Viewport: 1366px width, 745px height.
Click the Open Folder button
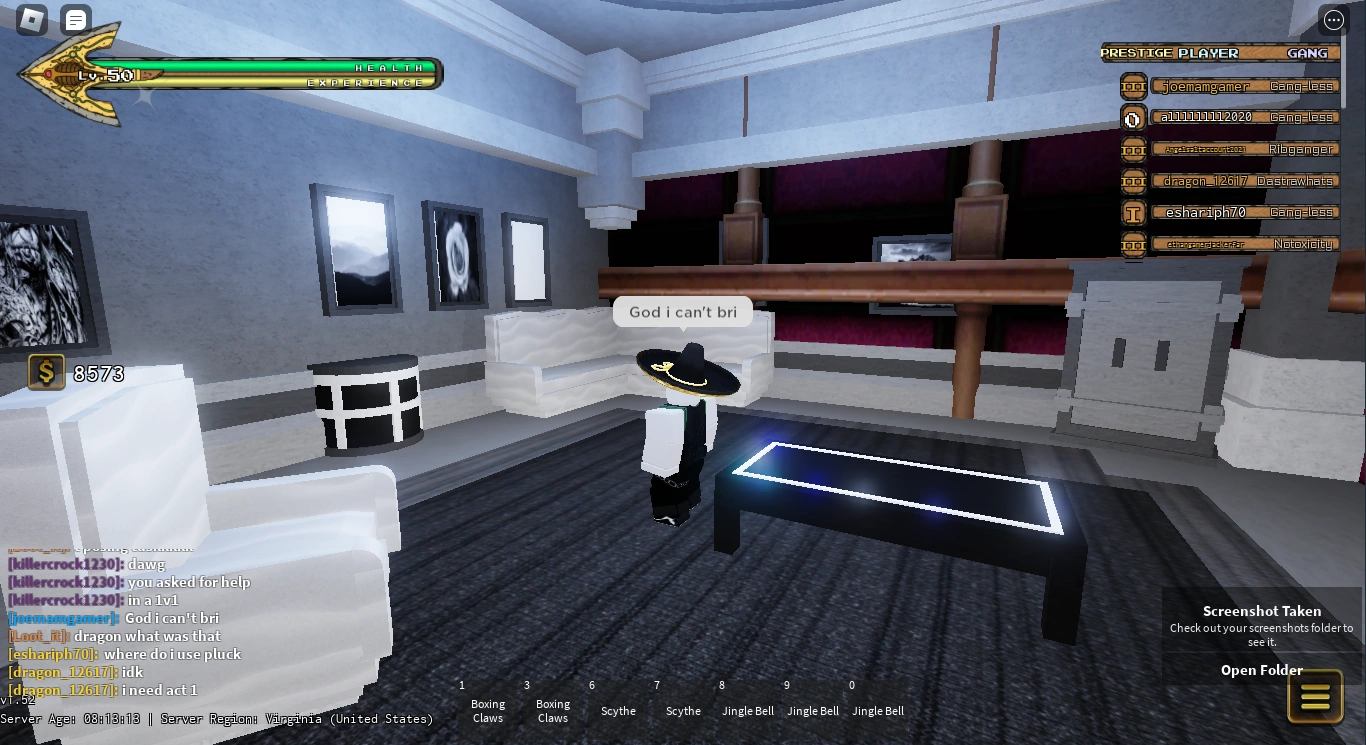pos(1261,670)
